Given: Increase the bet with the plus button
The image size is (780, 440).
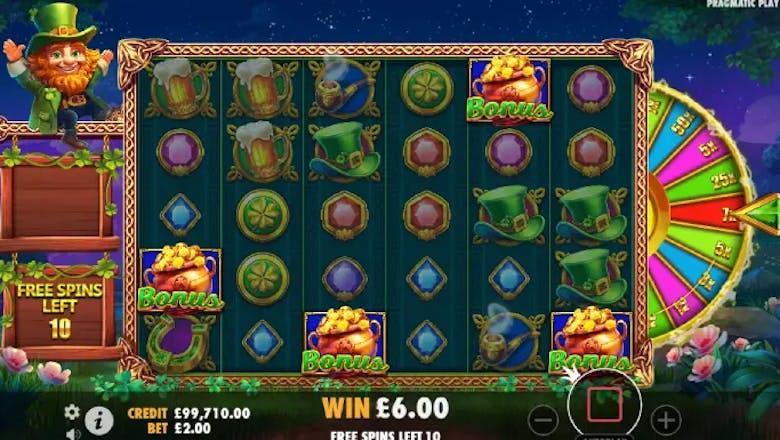Looking at the screenshot, I should pyautogui.click(x=665, y=417).
